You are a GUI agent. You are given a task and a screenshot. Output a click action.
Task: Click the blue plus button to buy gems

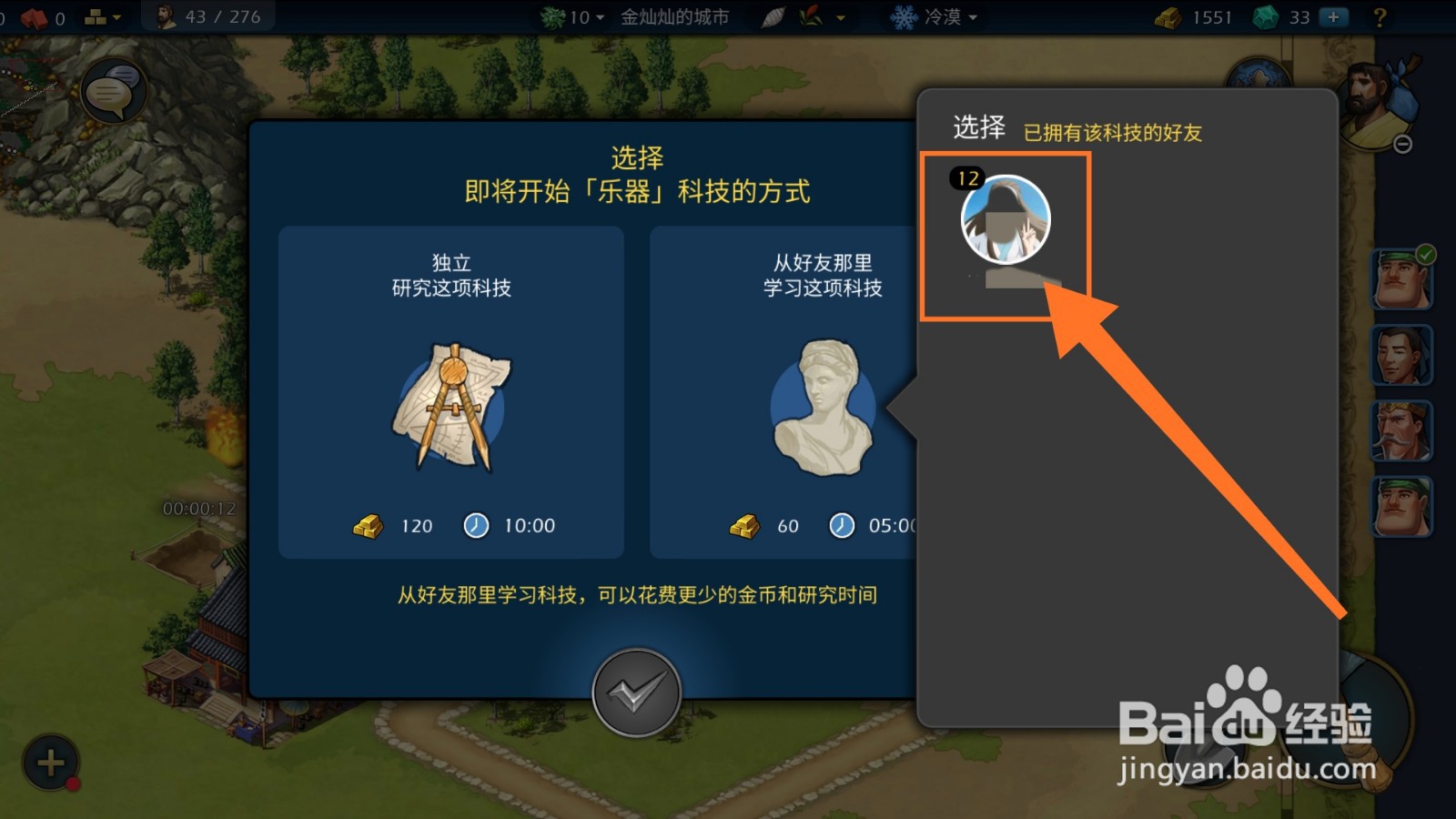click(1334, 15)
